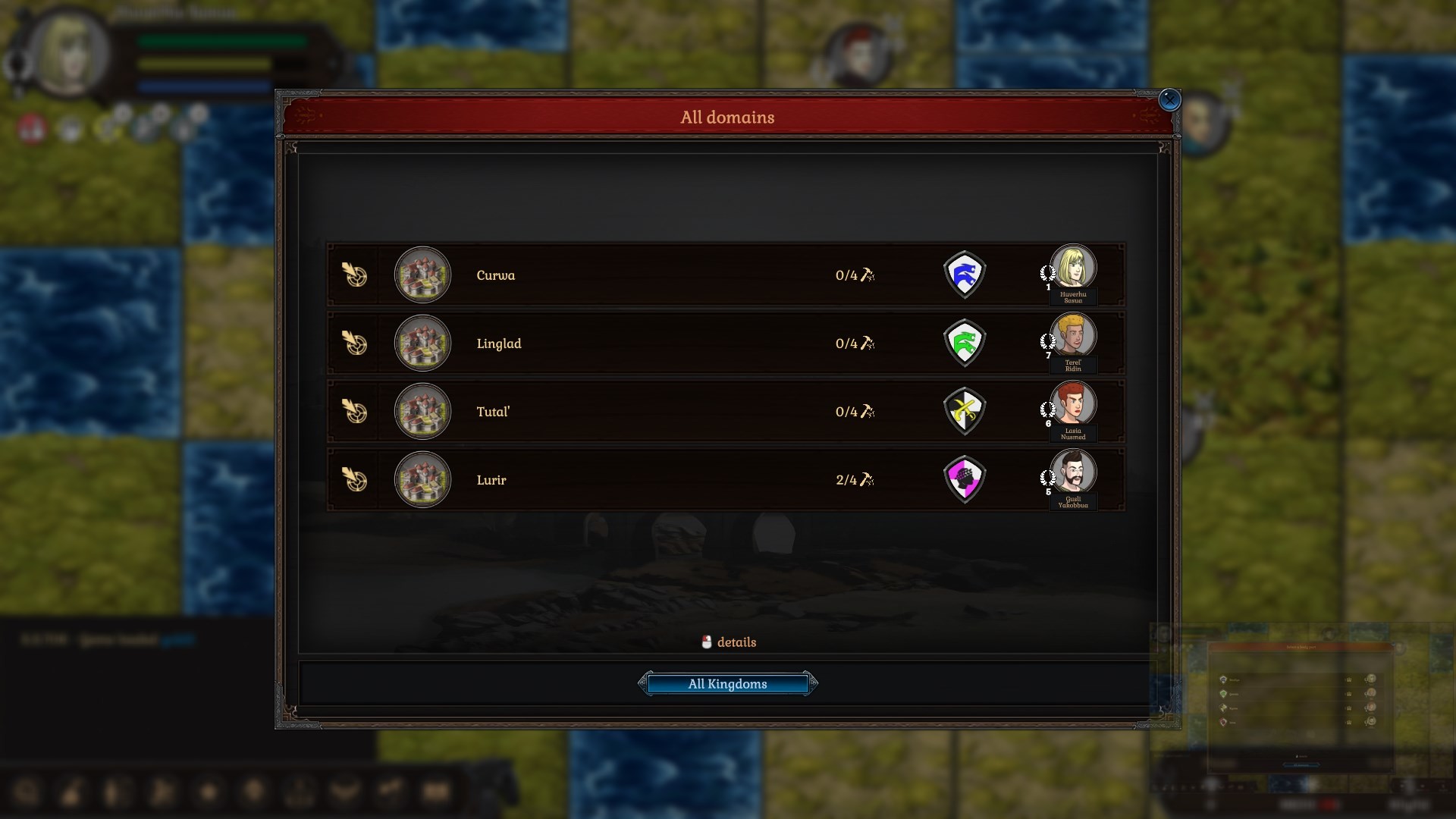The height and width of the screenshot is (819, 1456).
Task: Select the go-to icon for Tutal'
Action: pos(355,412)
